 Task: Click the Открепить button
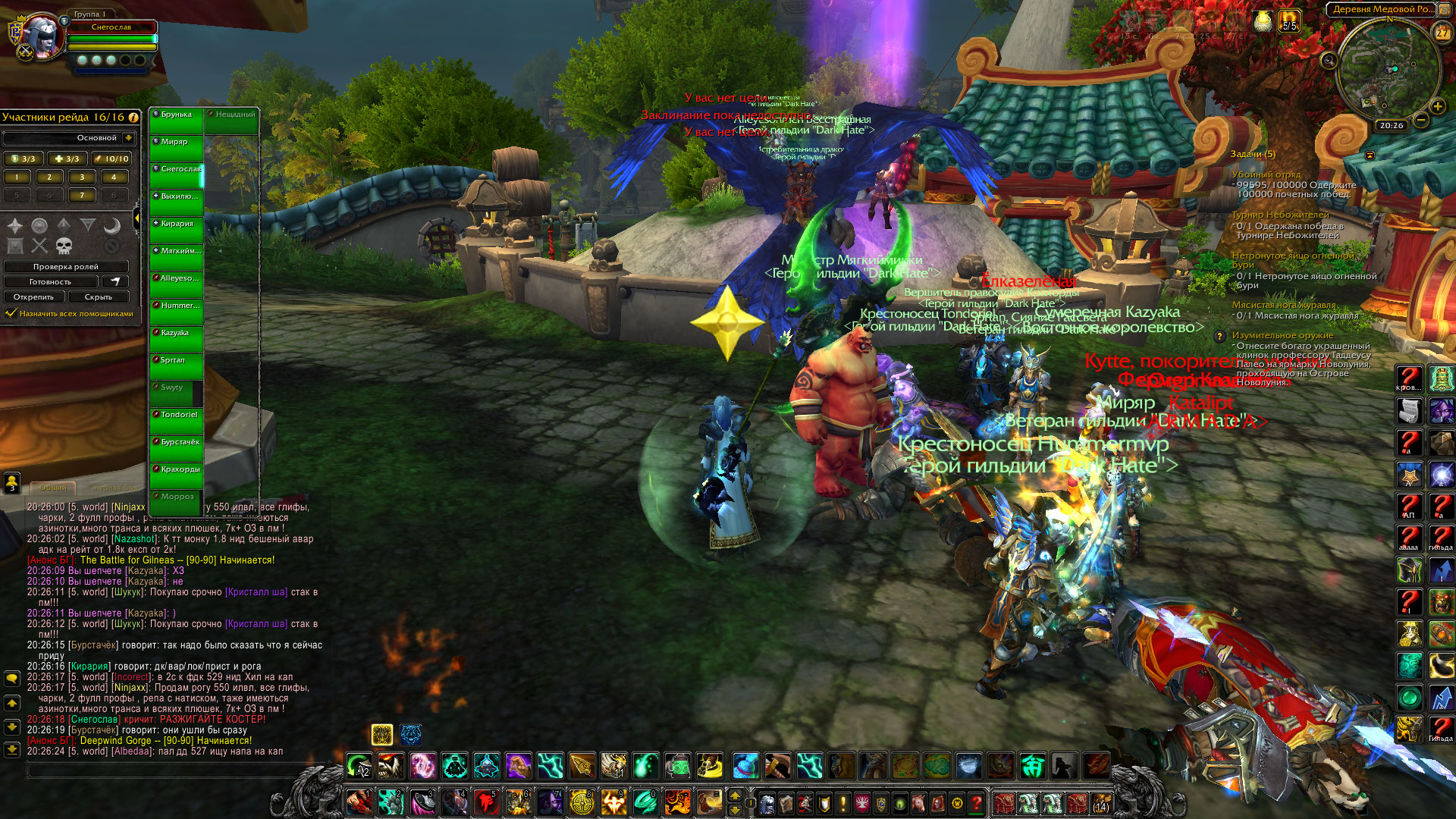pos(33,297)
